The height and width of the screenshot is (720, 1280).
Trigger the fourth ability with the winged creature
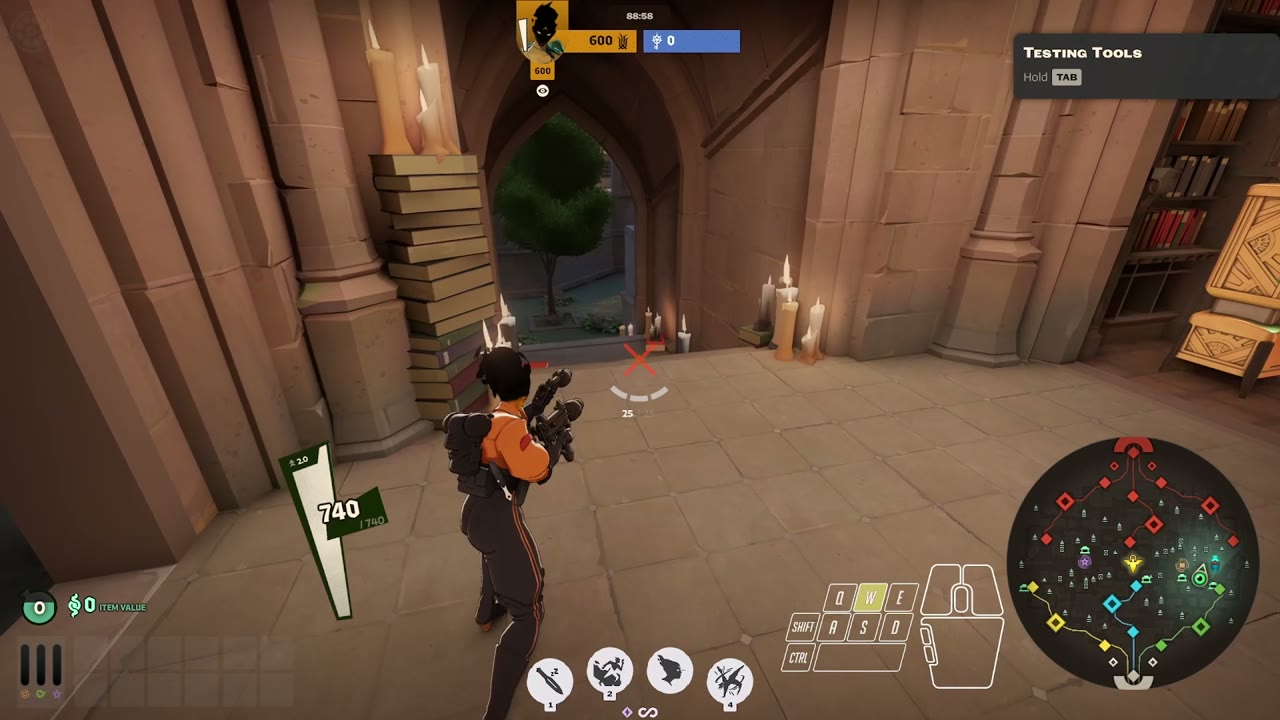pos(730,679)
